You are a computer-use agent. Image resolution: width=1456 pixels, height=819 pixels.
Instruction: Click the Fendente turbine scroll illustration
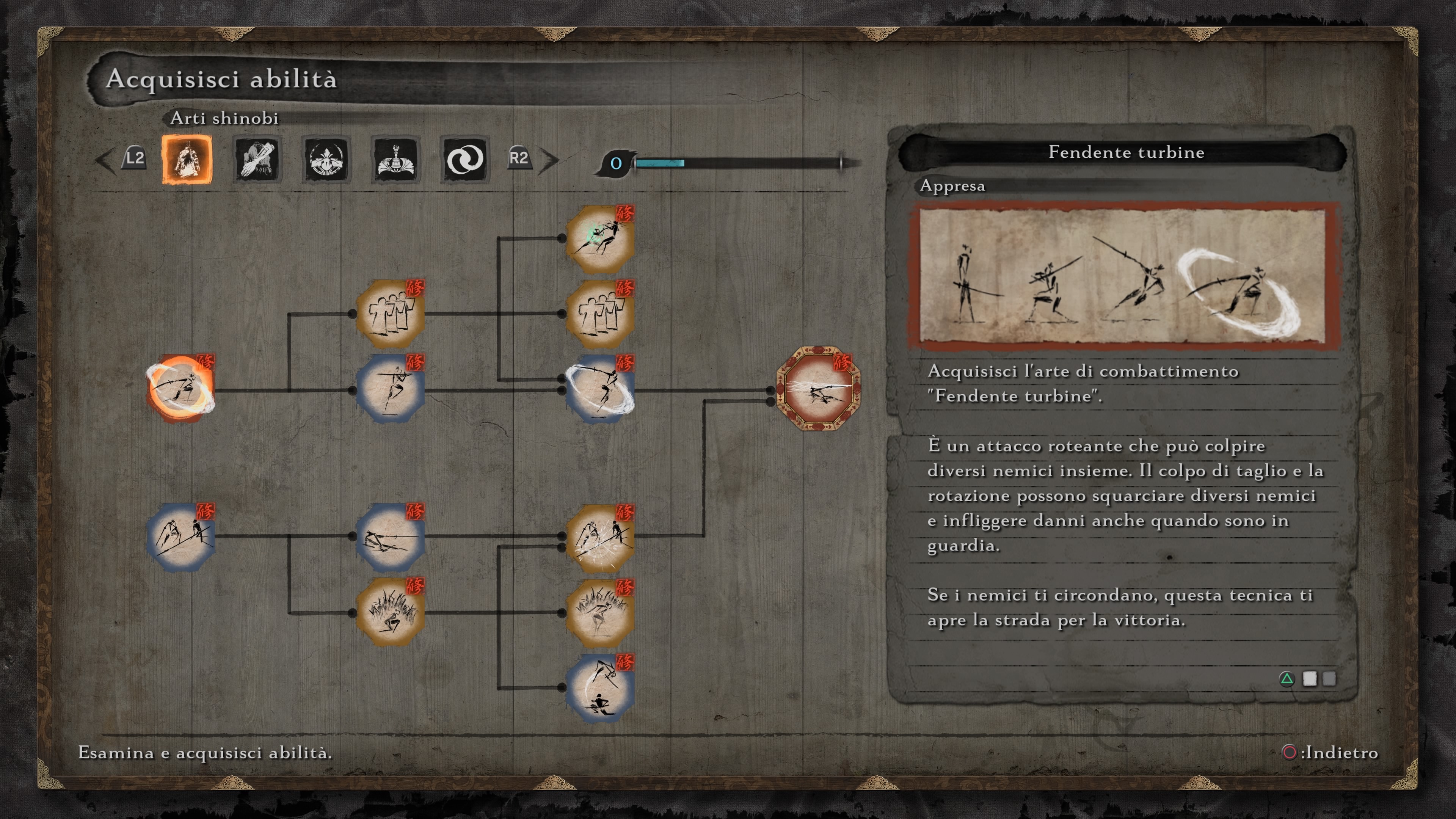click(1122, 275)
